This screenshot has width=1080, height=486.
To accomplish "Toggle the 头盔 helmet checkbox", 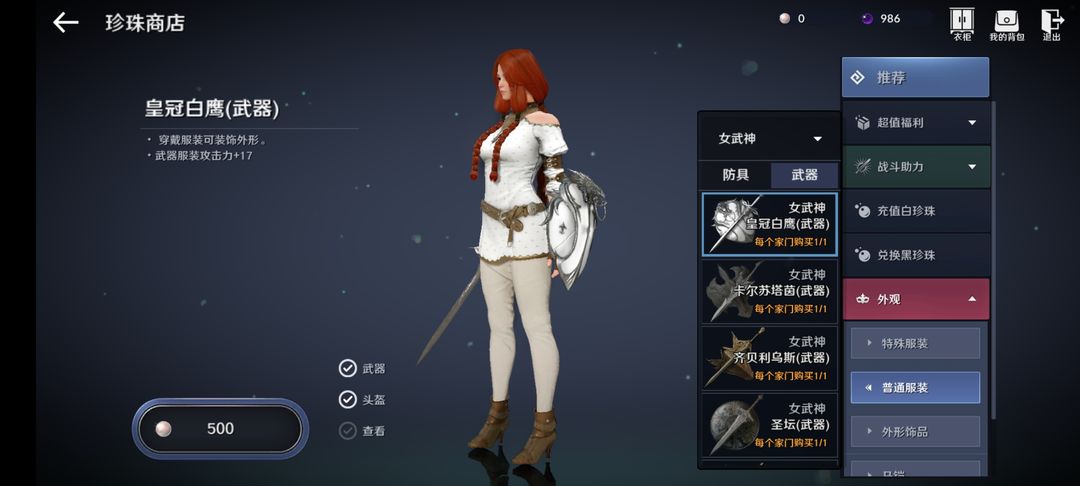I will 348,399.
